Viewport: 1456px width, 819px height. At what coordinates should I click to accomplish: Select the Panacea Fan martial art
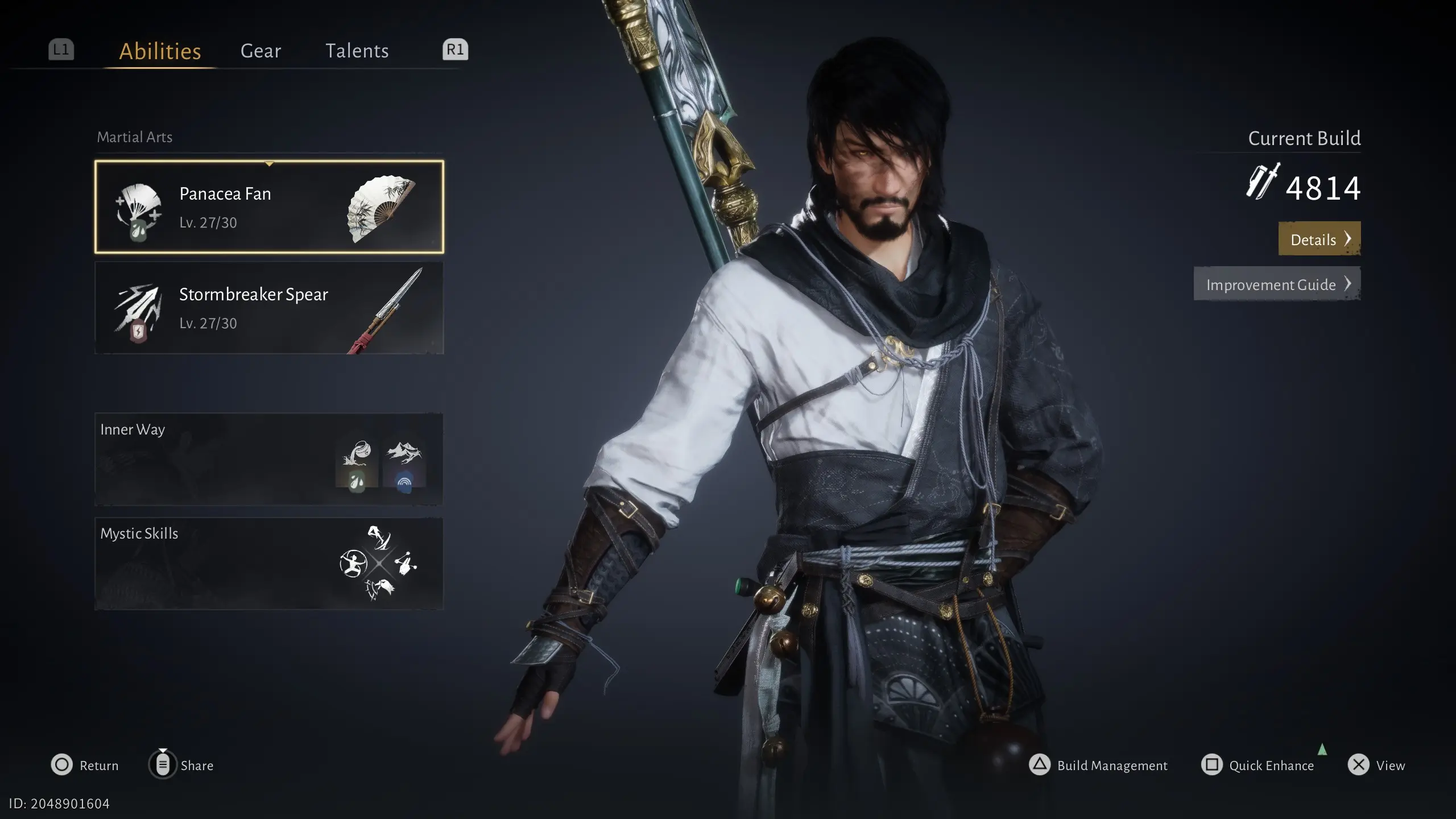pos(269,207)
